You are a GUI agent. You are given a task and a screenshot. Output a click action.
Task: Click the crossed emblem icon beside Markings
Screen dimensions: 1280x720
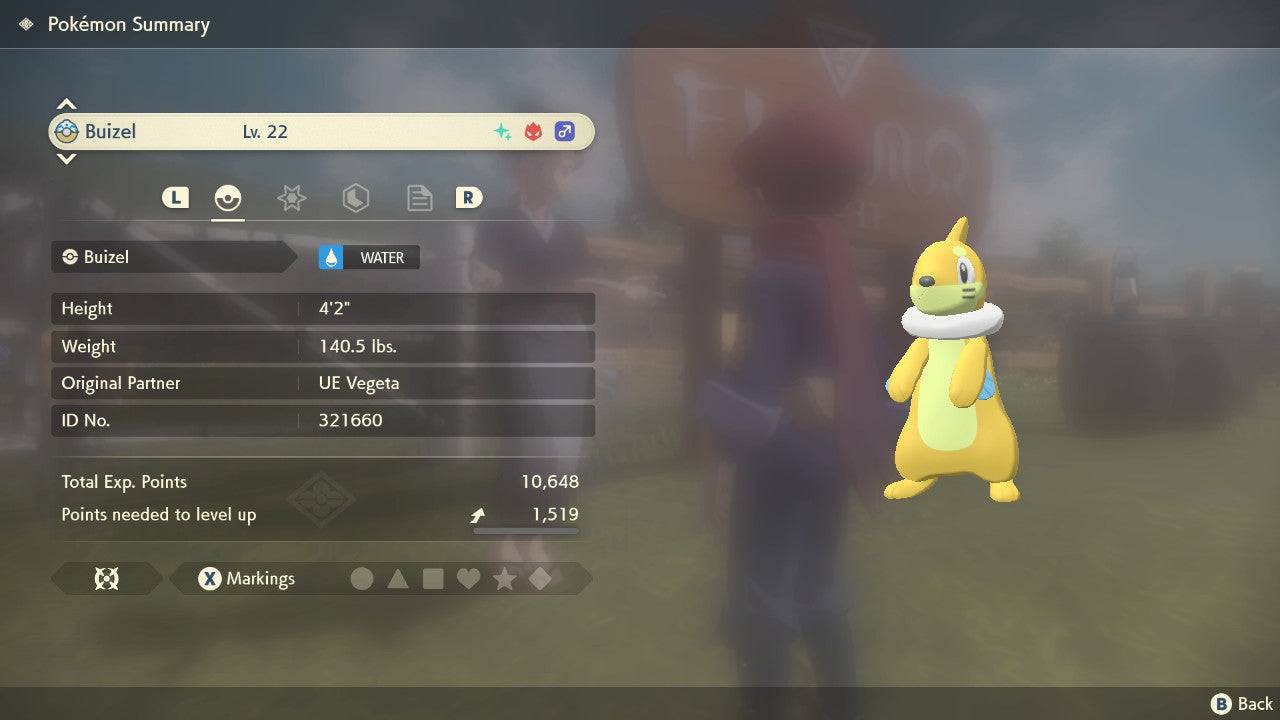click(106, 578)
